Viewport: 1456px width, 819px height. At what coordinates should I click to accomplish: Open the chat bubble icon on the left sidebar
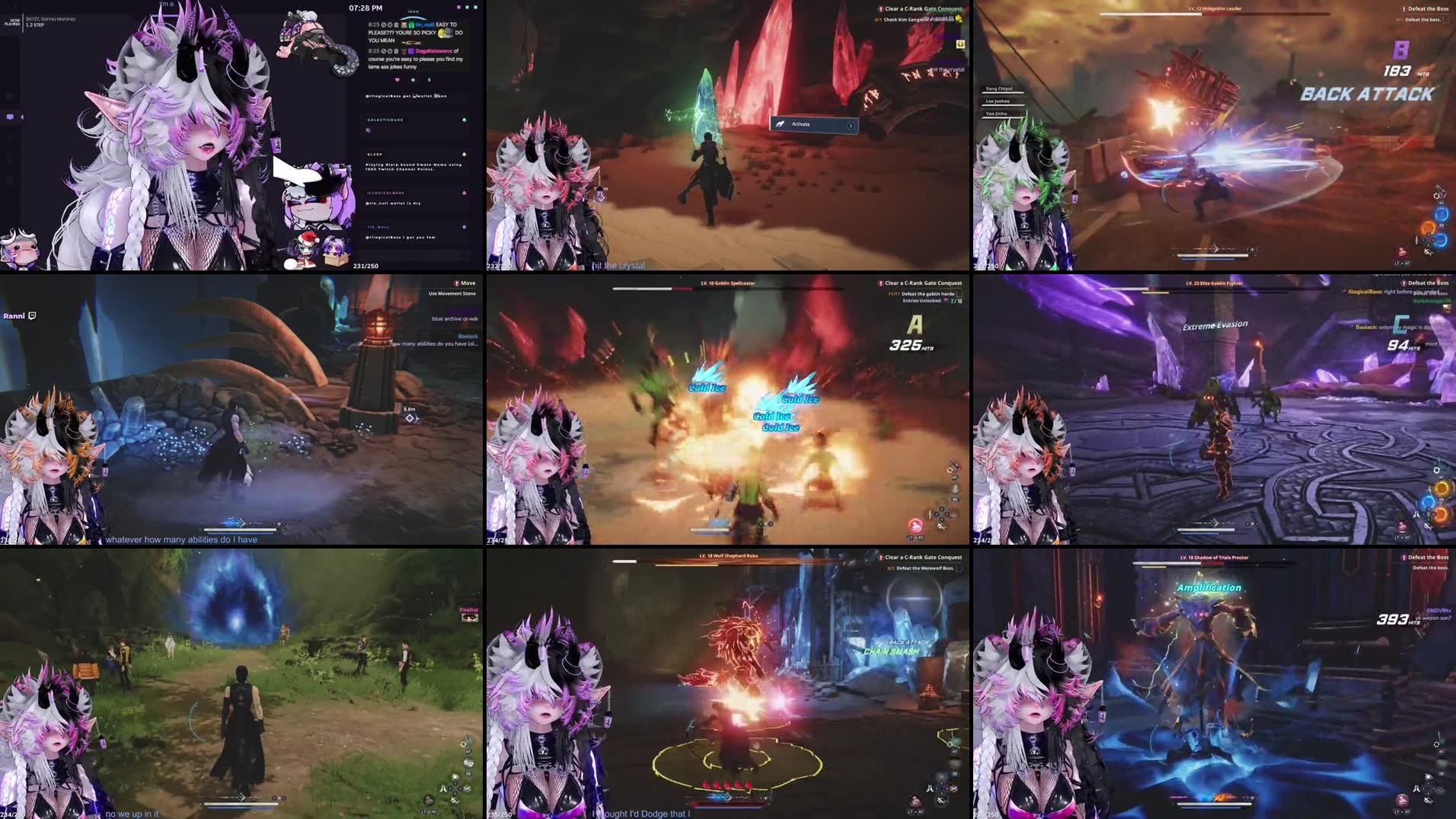[x=10, y=116]
